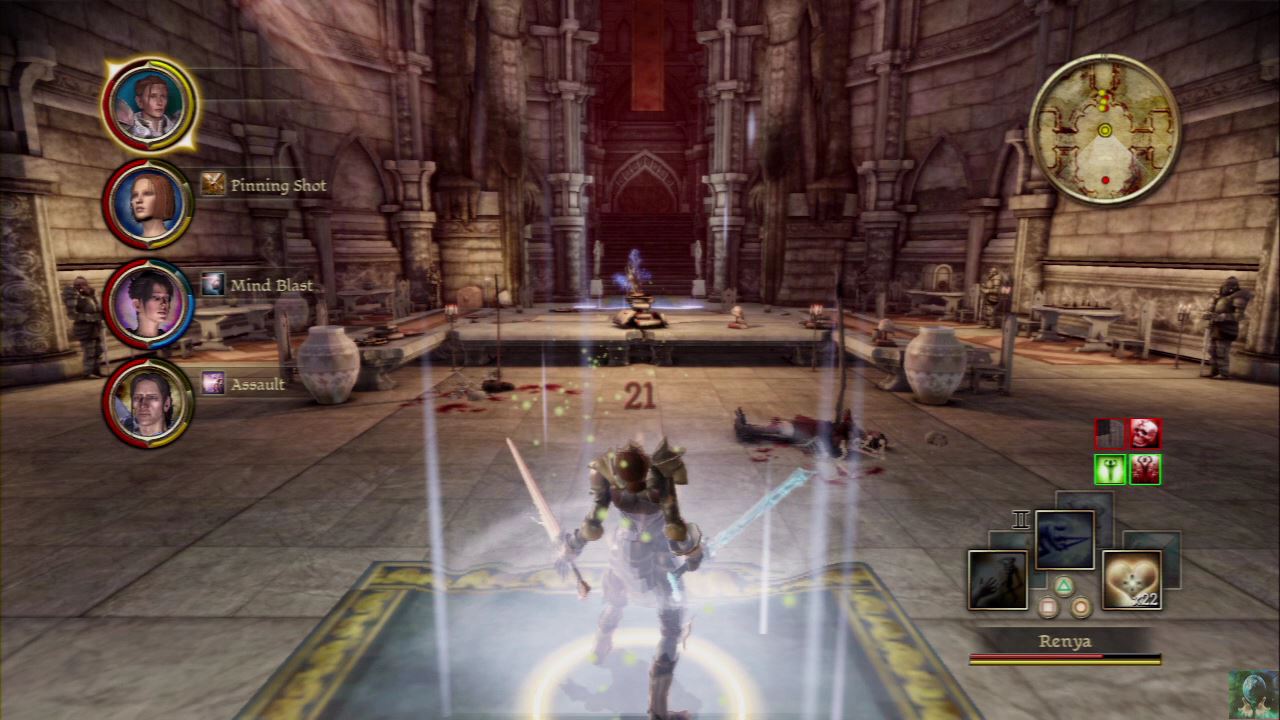Click the dark red-bordered status icon
The width and height of the screenshot is (1280, 720).
click(x=1110, y=433)
